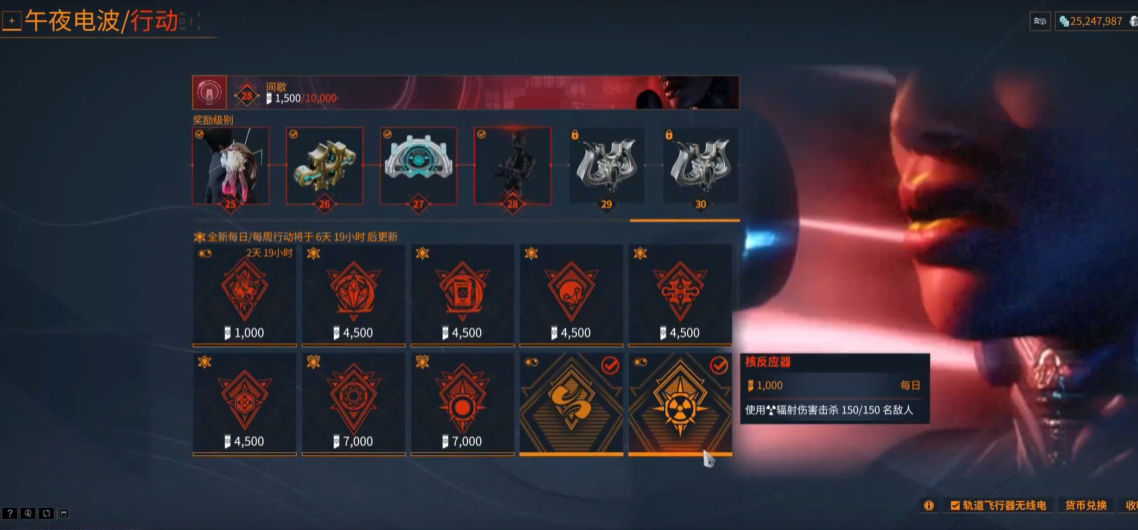Open the hexagon emblem 4,500 act

(x=244, y=403)
